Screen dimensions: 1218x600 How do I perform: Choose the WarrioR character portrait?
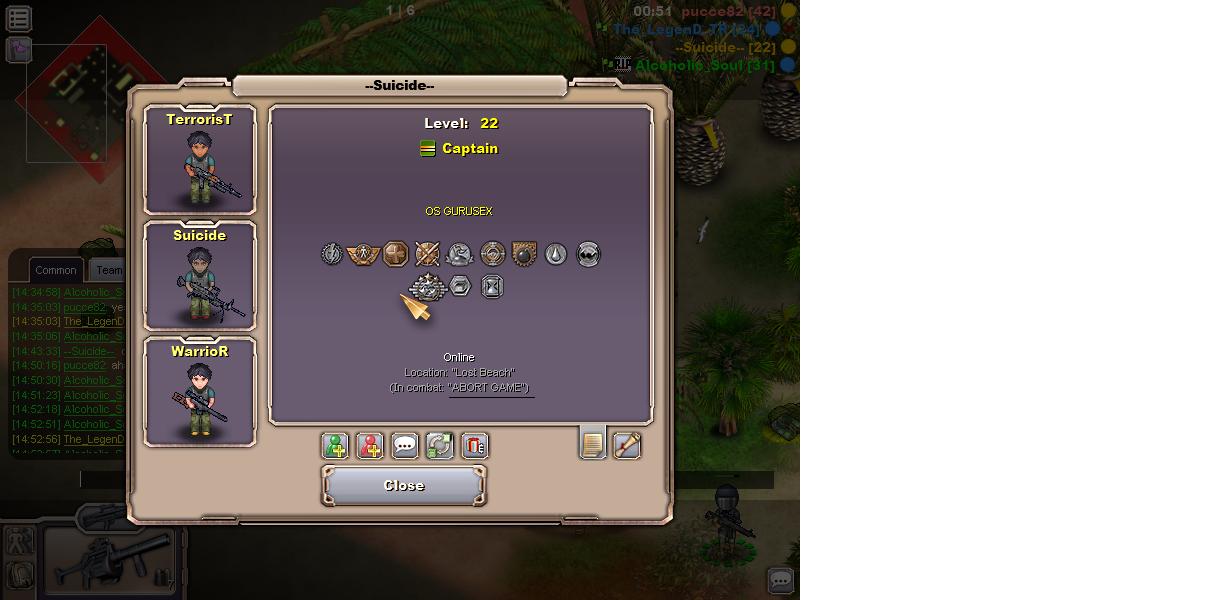pyautogui.click(x=200, y=392)
